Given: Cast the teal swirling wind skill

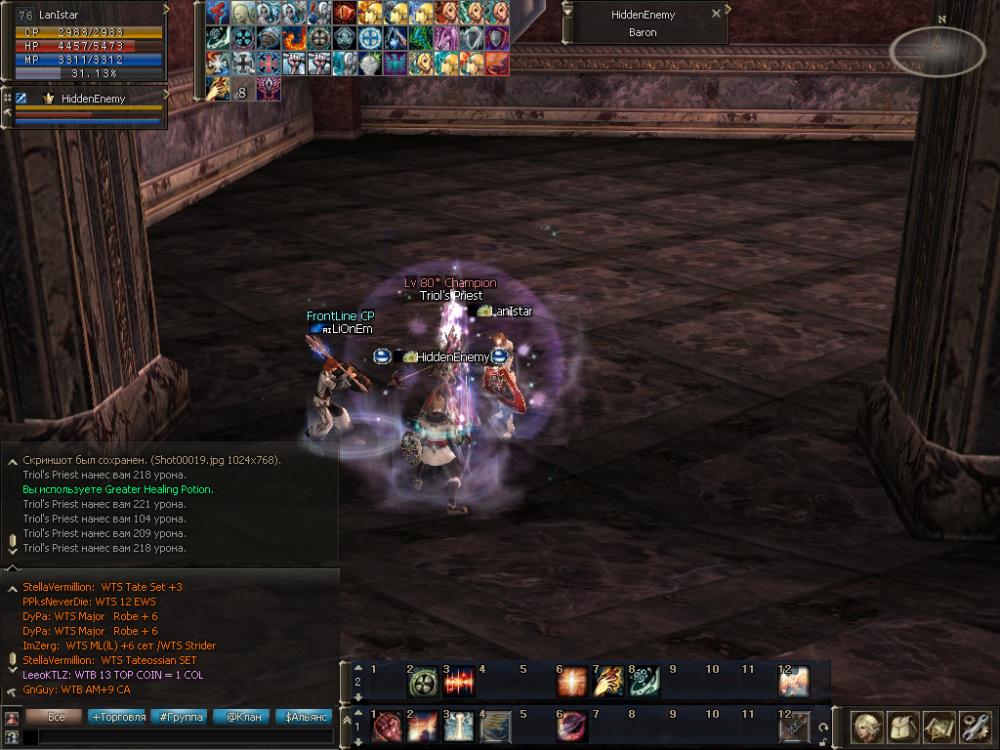Looking at the screenshot, I should (x=644, y=682).
